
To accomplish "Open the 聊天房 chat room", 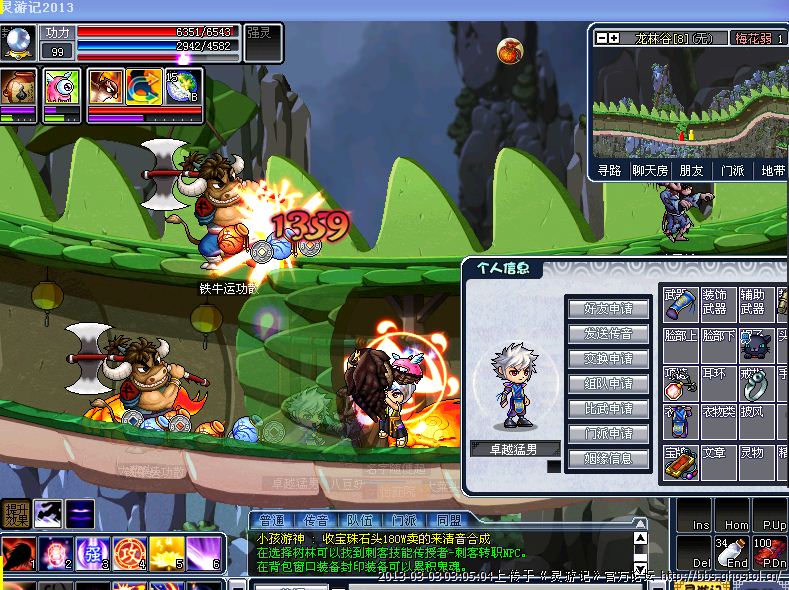I will 650,171.
